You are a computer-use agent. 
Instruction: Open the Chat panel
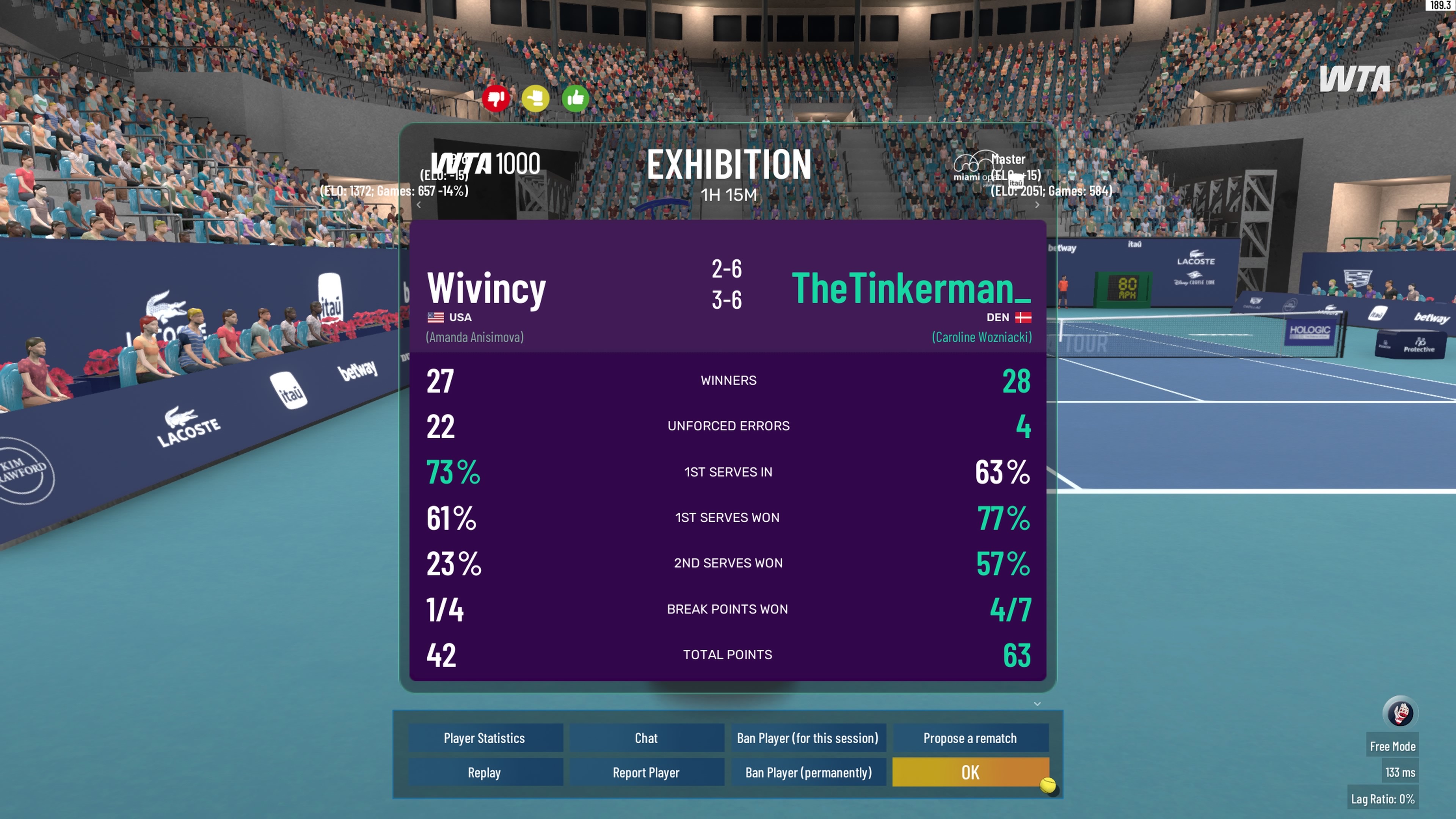pyautogui.click(x=646, y=737)
